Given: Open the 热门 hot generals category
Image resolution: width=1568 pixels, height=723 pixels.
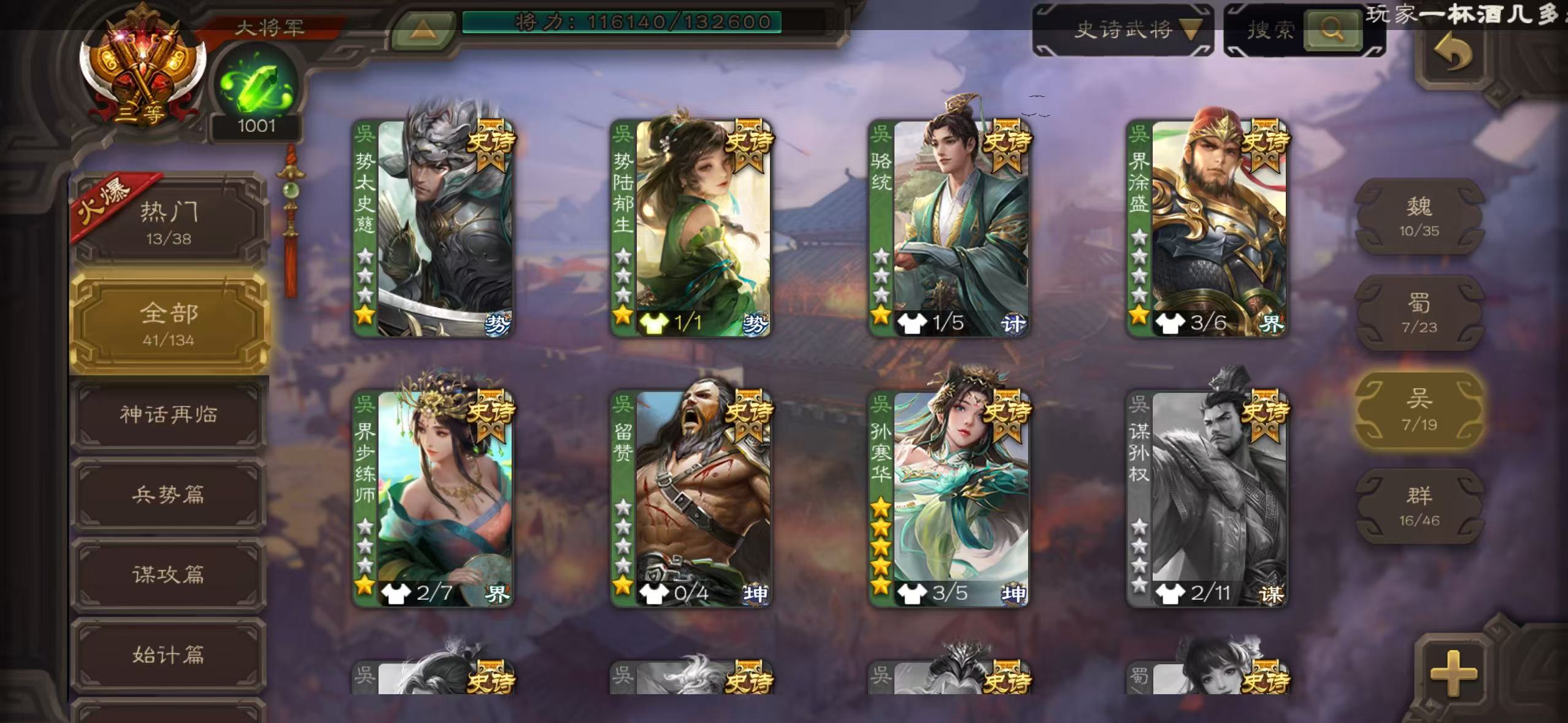Looking at the screenshot, I should point(169,221).
